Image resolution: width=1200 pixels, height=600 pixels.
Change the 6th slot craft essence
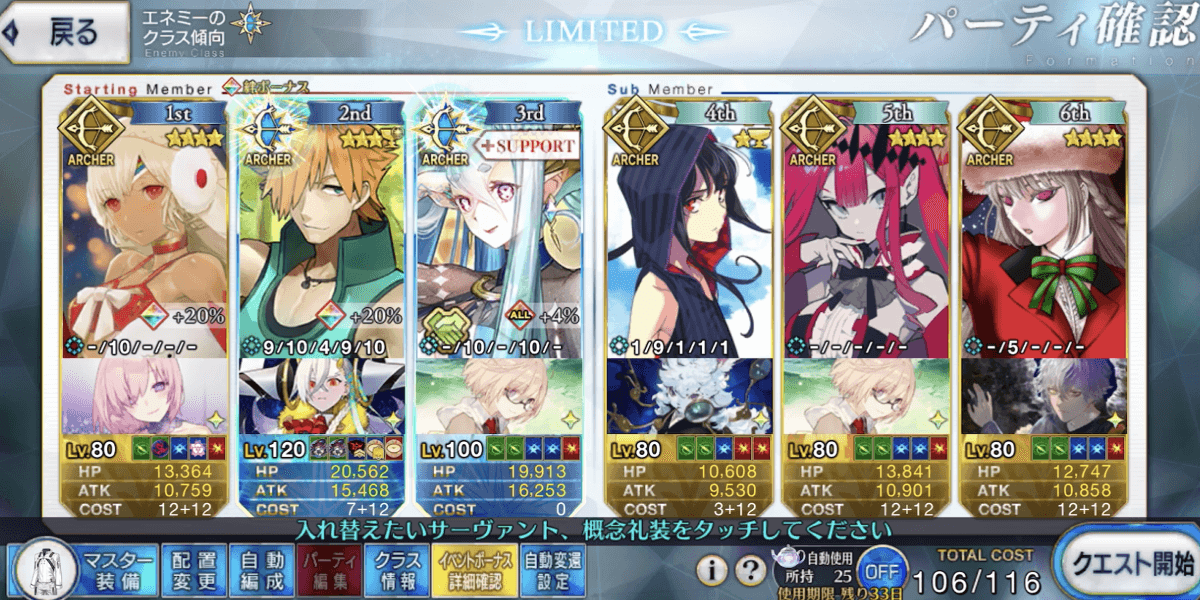[1040, 395]
